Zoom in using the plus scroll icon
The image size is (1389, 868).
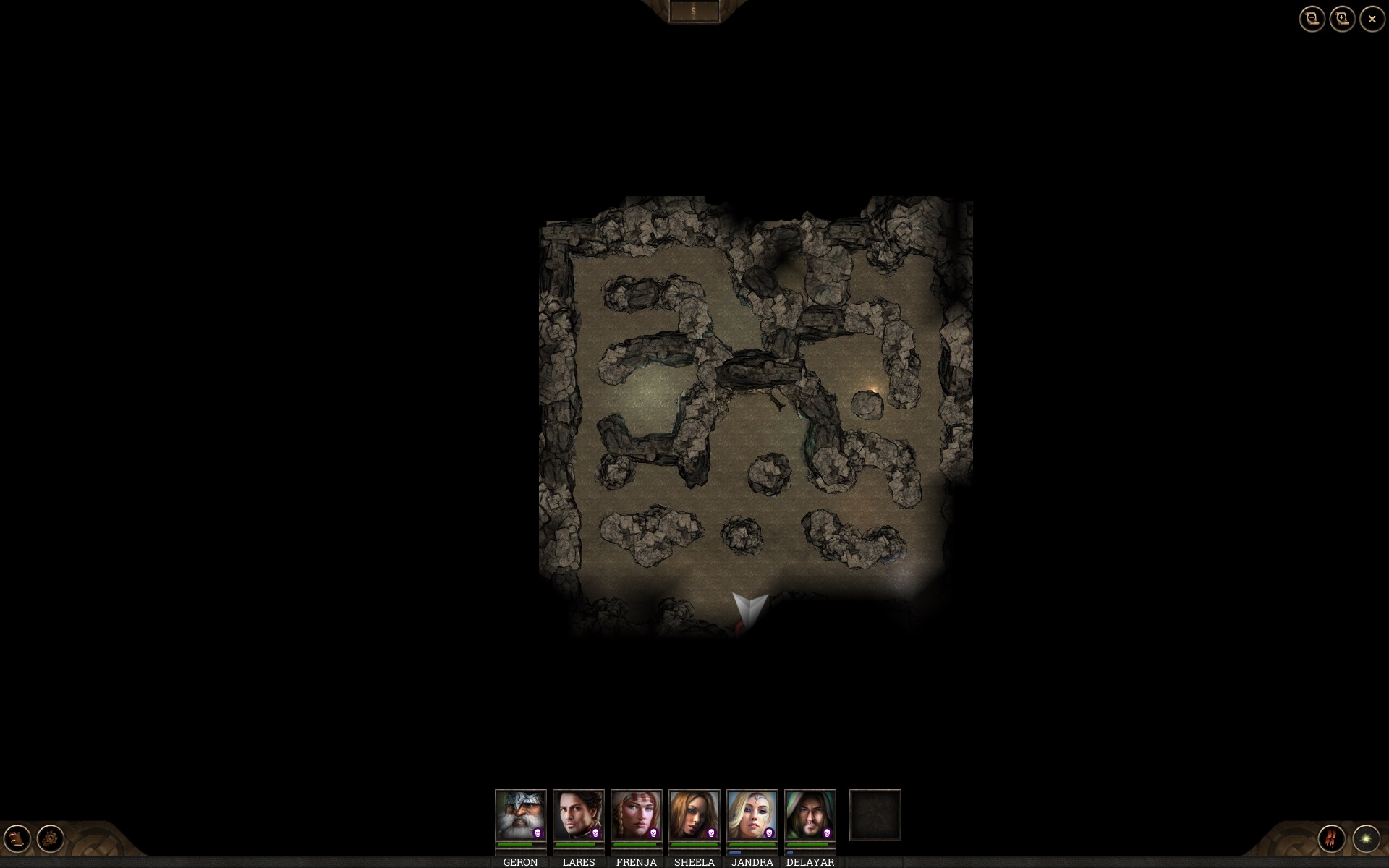(1342, 19)
